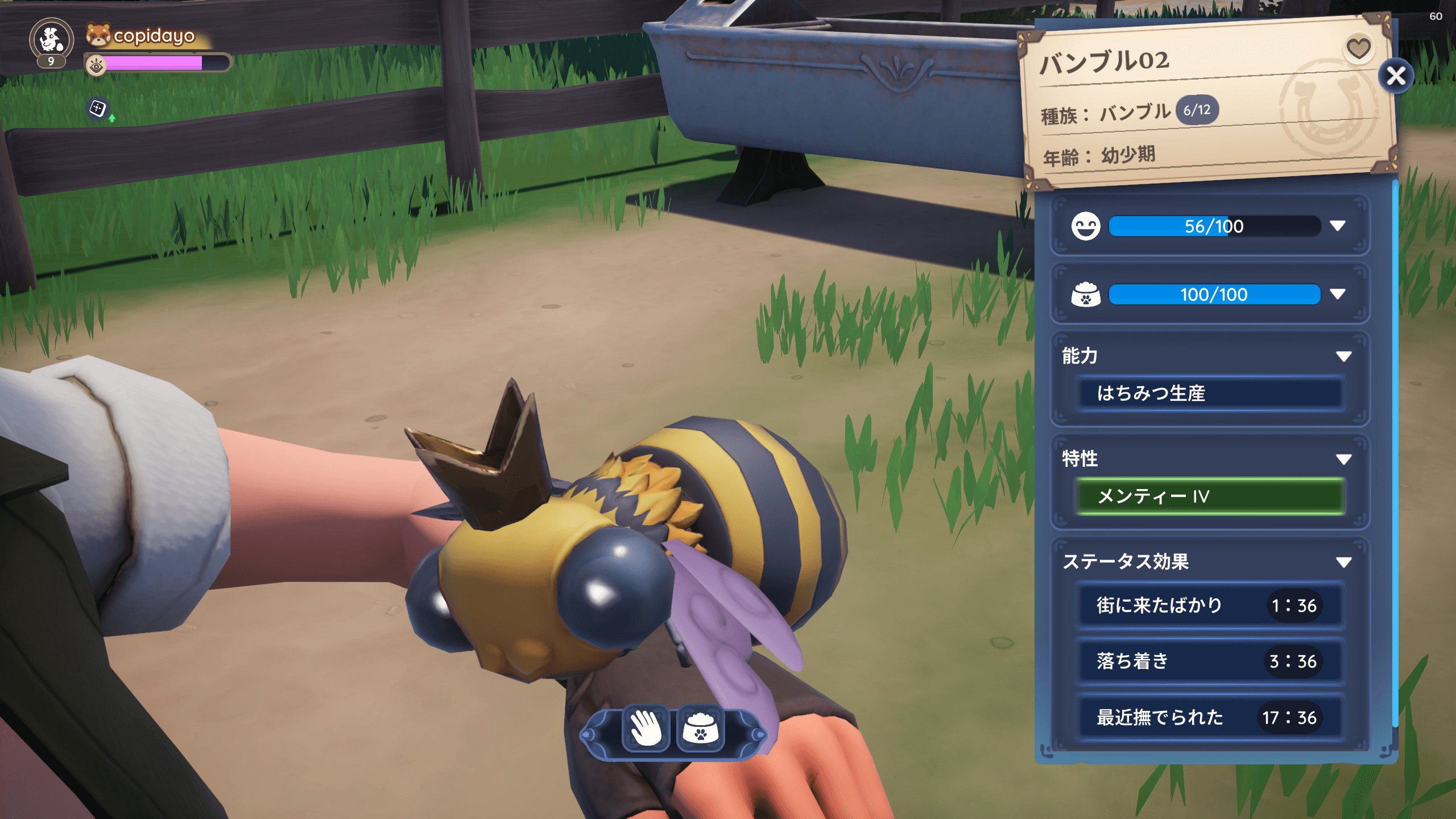
Task: Collapse the happiness 56/100 section arrow
Action: click(x=1338, y=226)
